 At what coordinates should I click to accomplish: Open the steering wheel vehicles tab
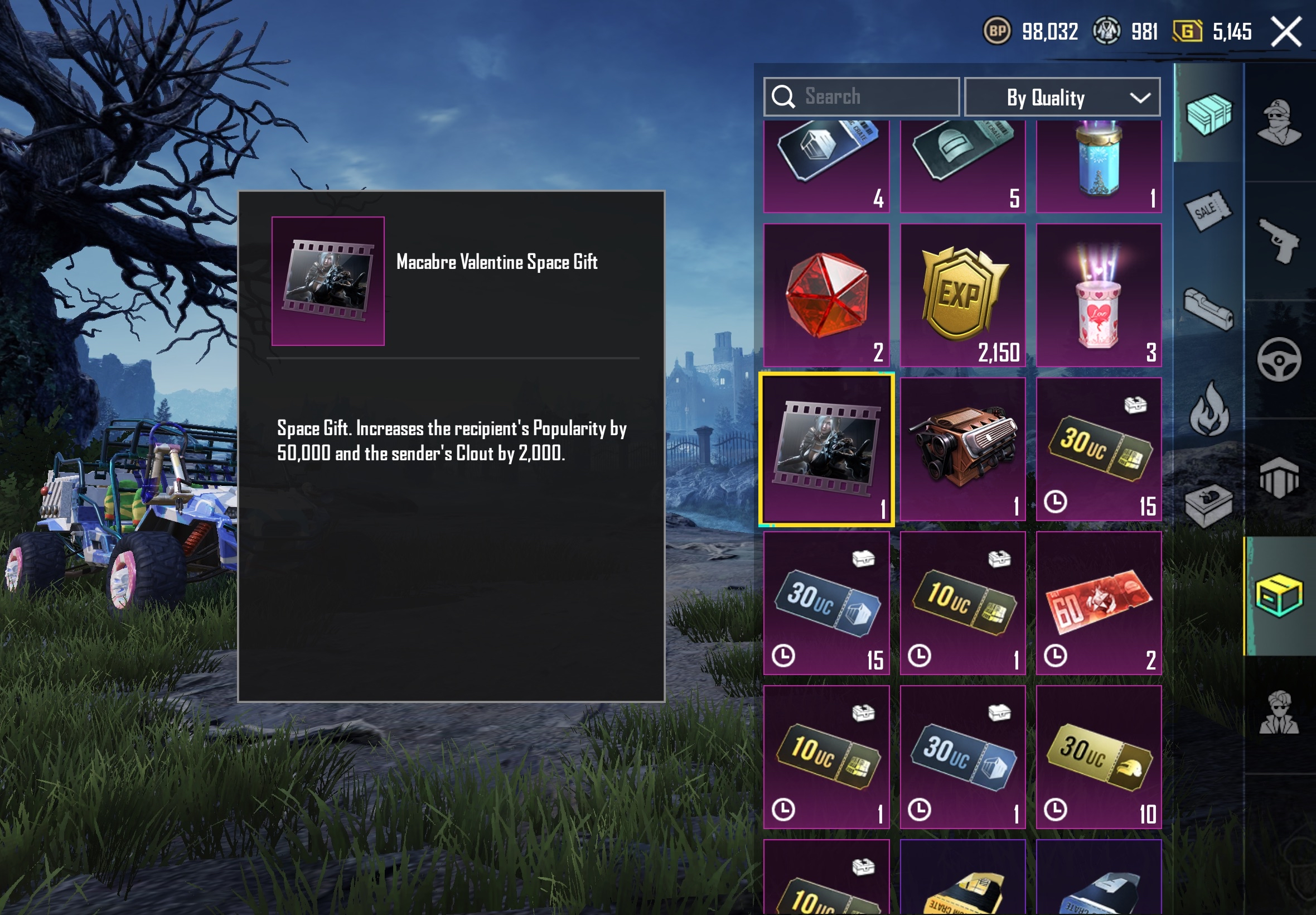(1279, 359)
